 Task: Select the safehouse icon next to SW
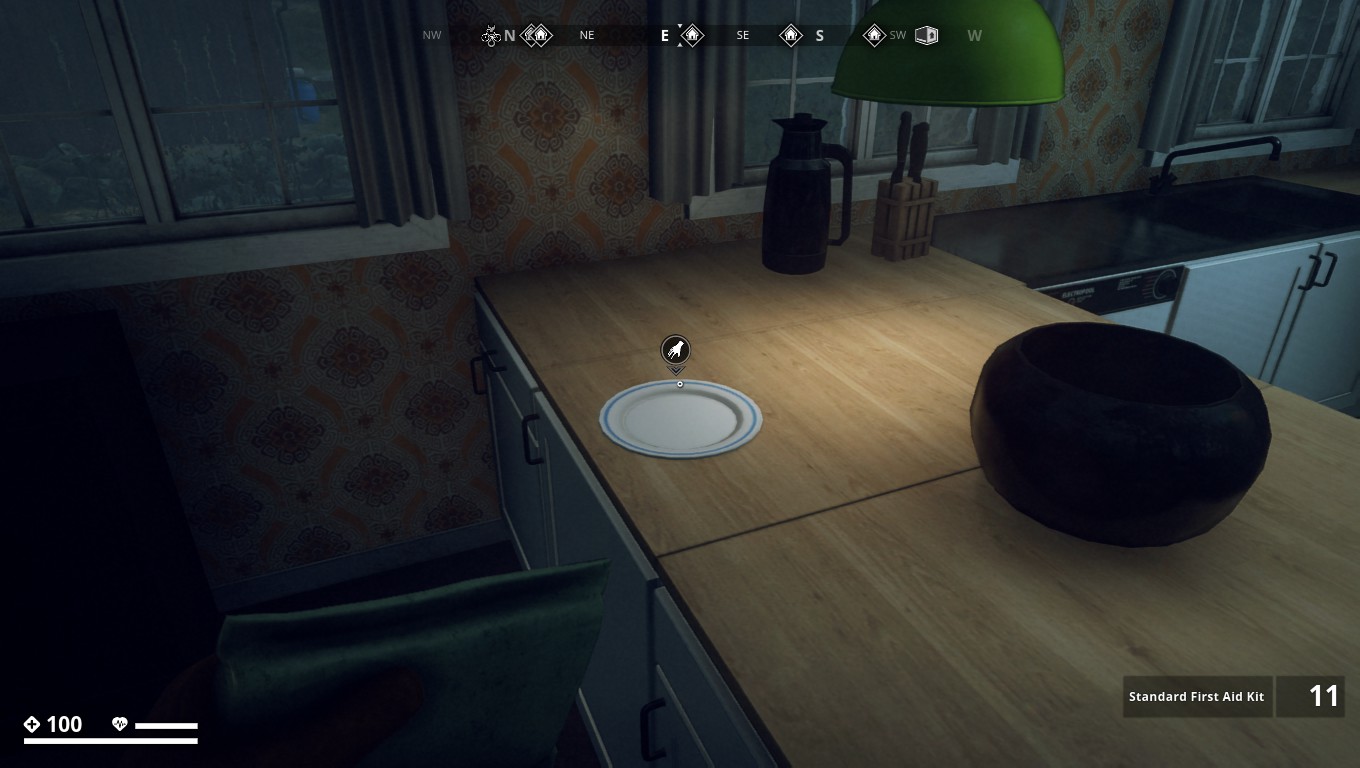[873, 35]
